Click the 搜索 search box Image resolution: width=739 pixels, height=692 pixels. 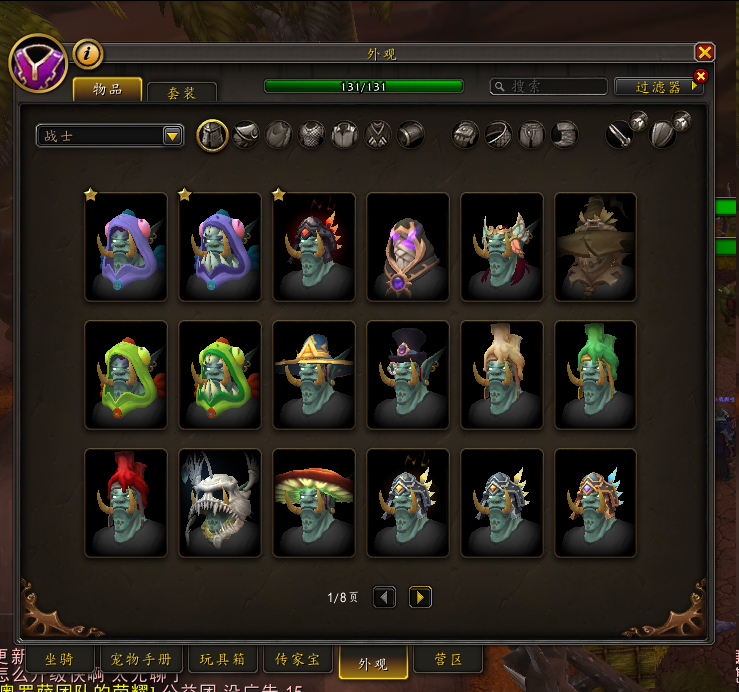[x=549, y=87]
